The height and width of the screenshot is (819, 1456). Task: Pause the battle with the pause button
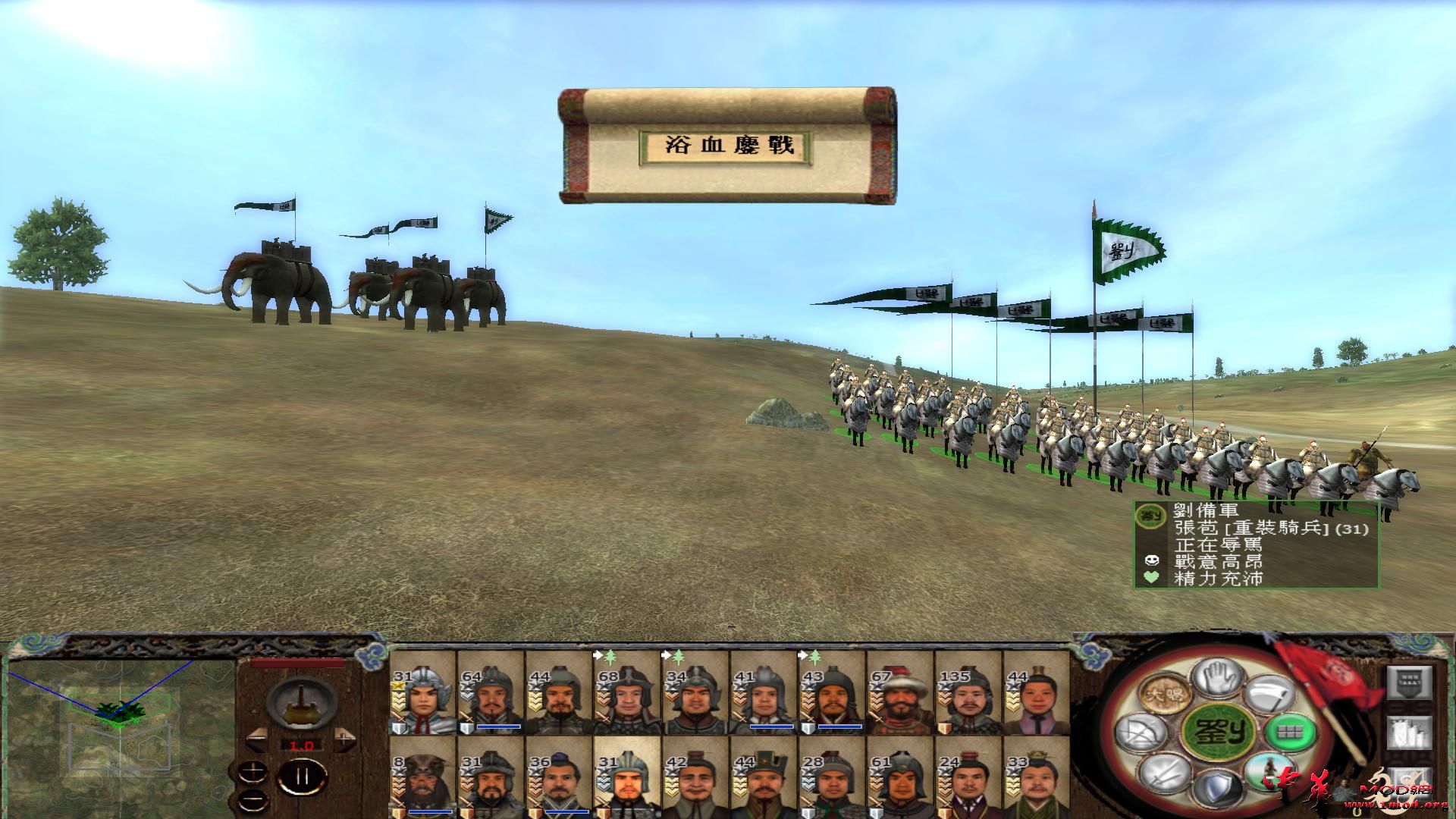point(303,776)
